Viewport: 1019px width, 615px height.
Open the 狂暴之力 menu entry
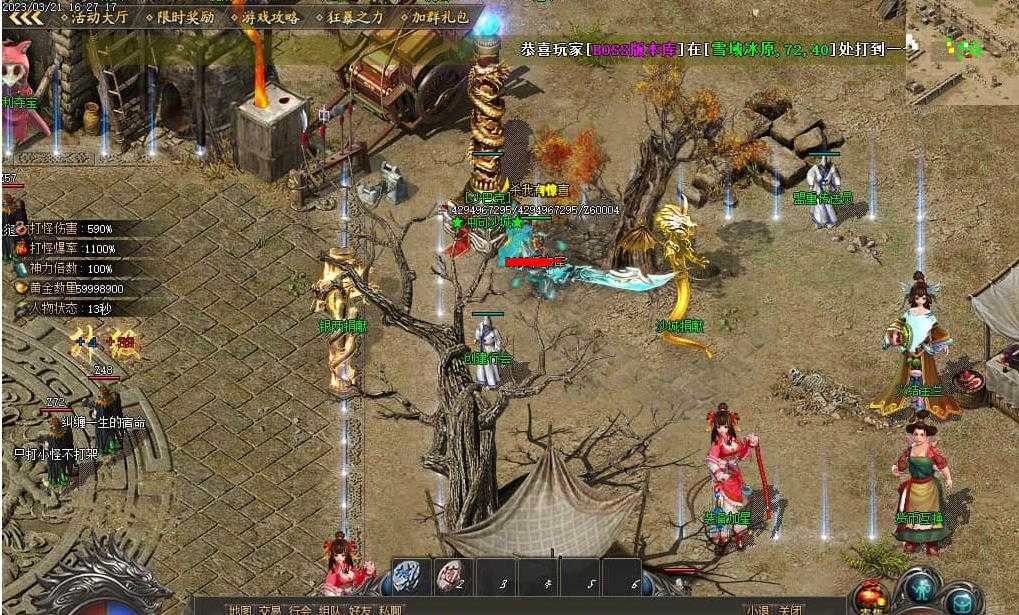click(349, 17)
